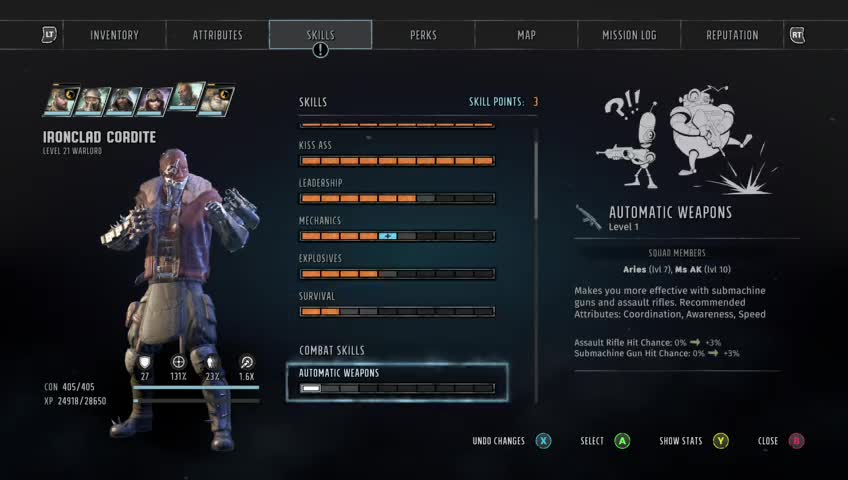Select Ironclad Cordite's raised squad portrait

coord(185,96)
